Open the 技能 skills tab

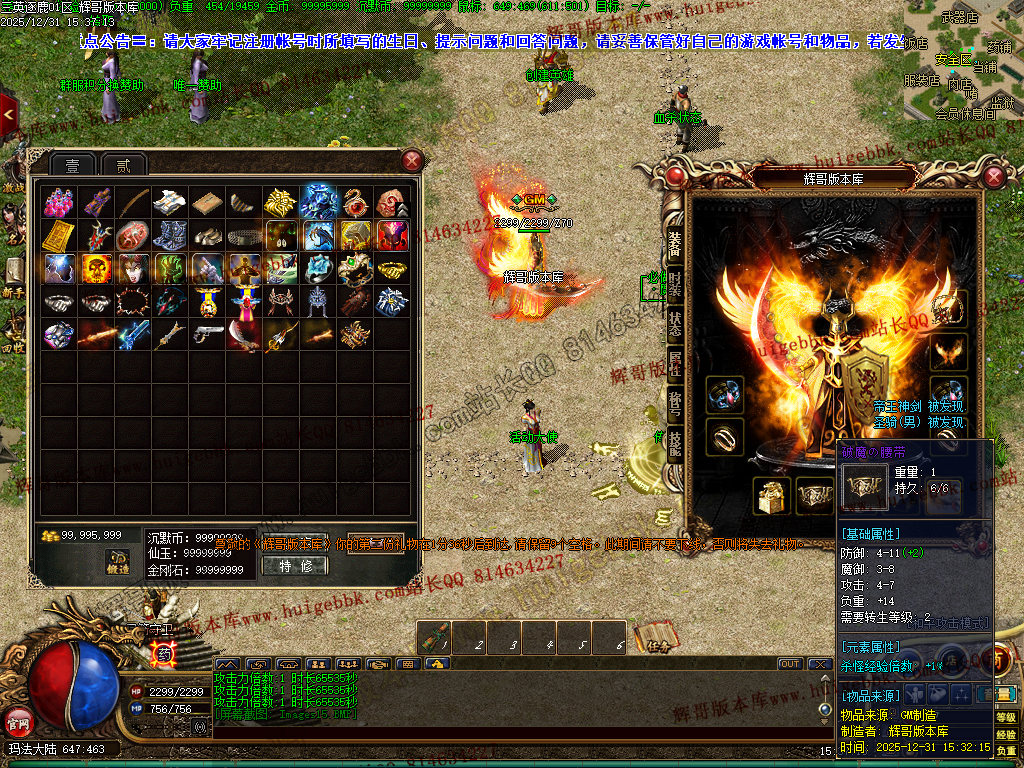(x=675, y=445)
